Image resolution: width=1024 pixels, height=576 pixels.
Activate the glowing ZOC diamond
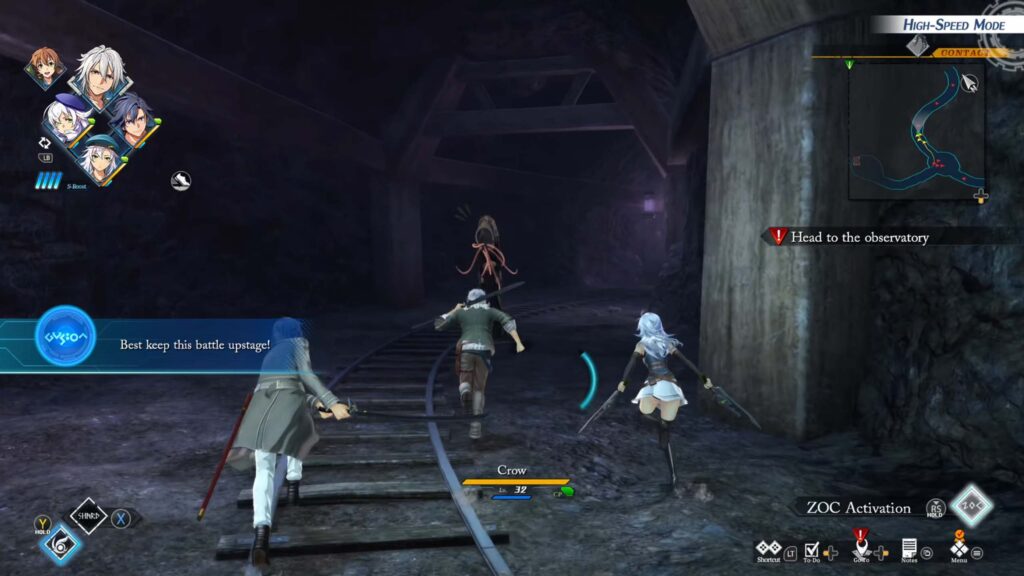[970, 506]
